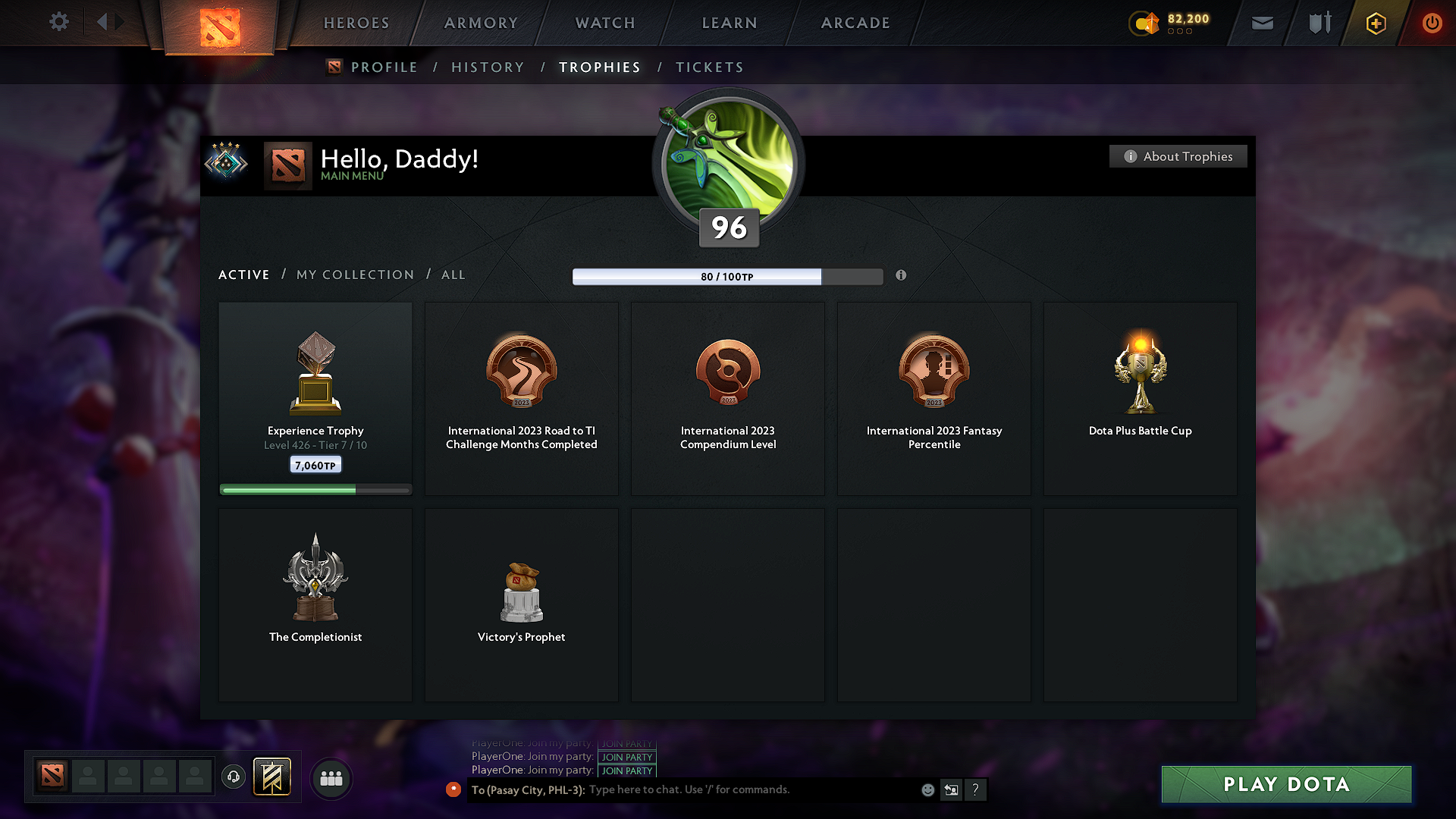The image size is (1456, 819).
Task: Select the Watch menu entry
Action: (x=605, y=23)
